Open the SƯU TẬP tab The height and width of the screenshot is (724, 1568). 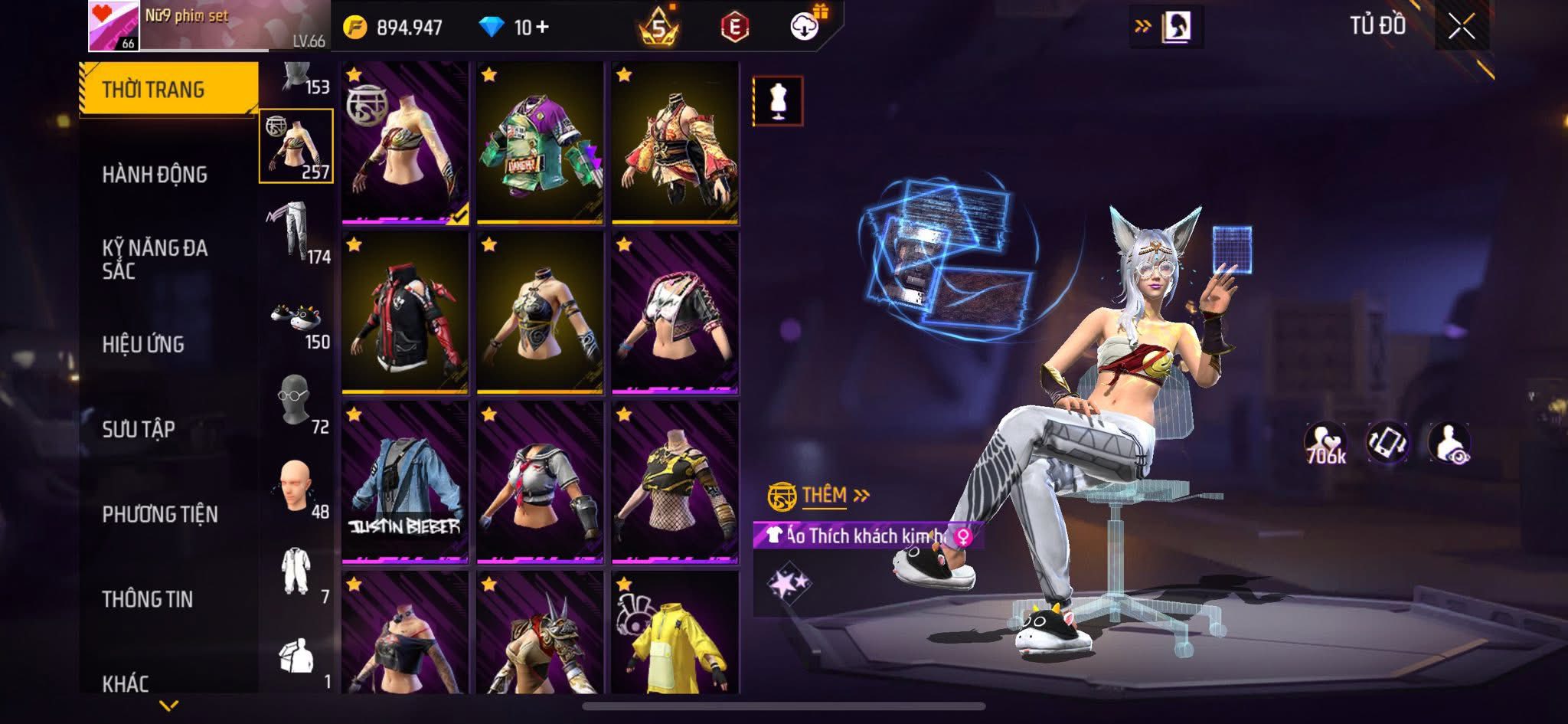(x=139, y=429)
